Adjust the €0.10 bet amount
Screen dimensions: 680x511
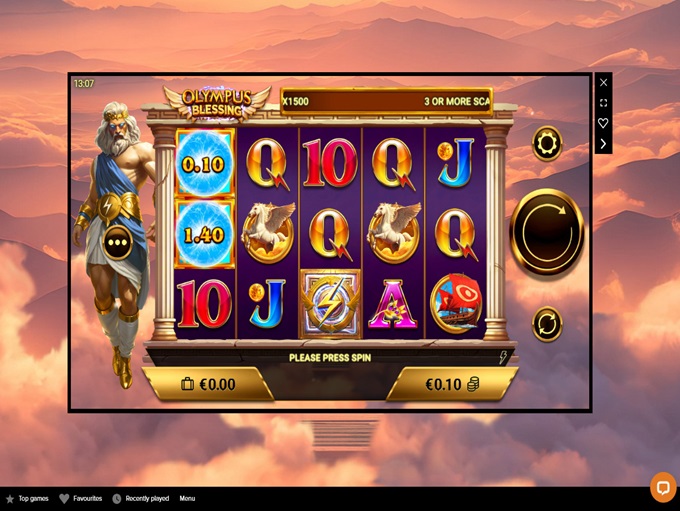452,384
